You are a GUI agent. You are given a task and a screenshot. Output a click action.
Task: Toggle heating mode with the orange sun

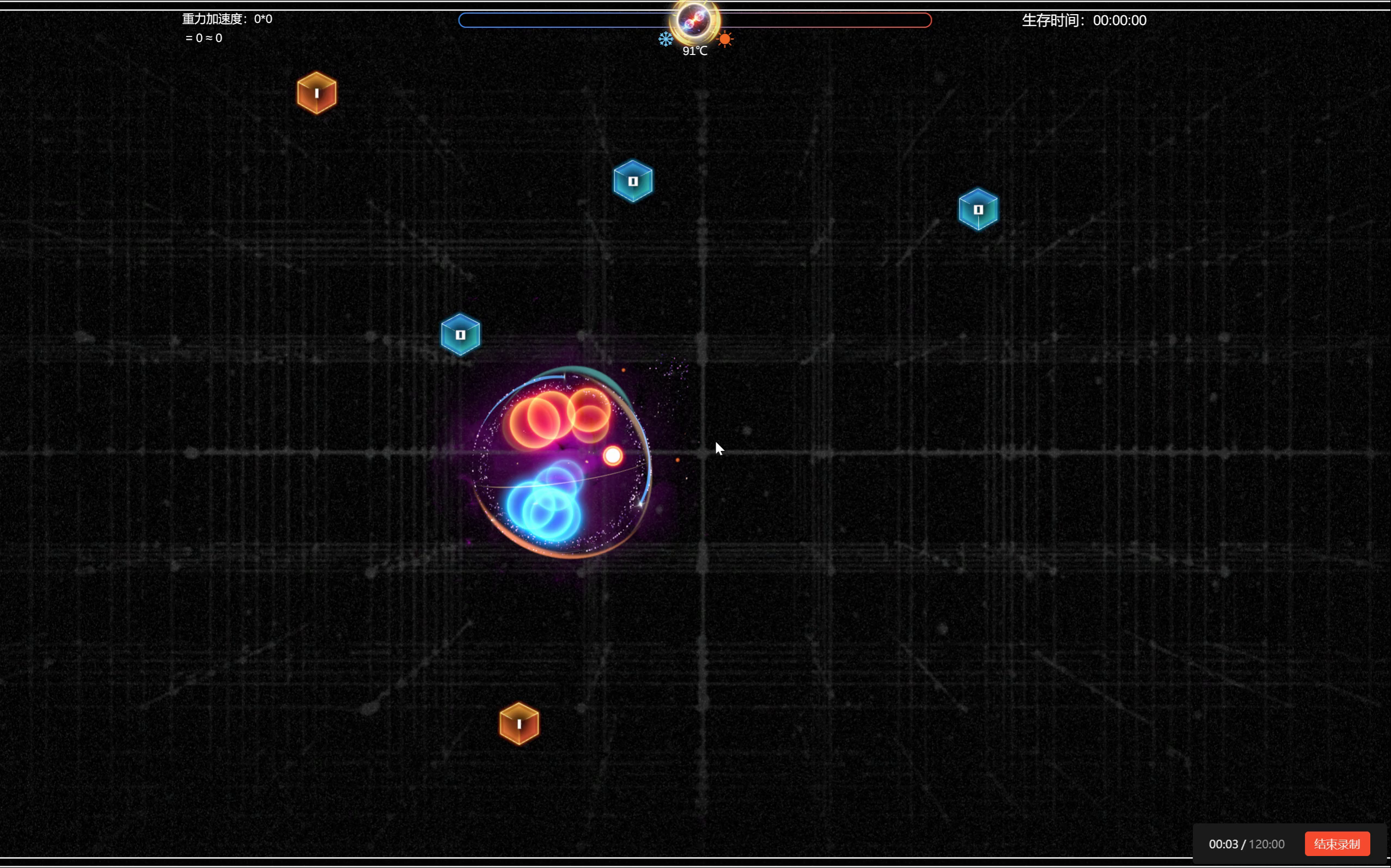(x=725, y=39)
